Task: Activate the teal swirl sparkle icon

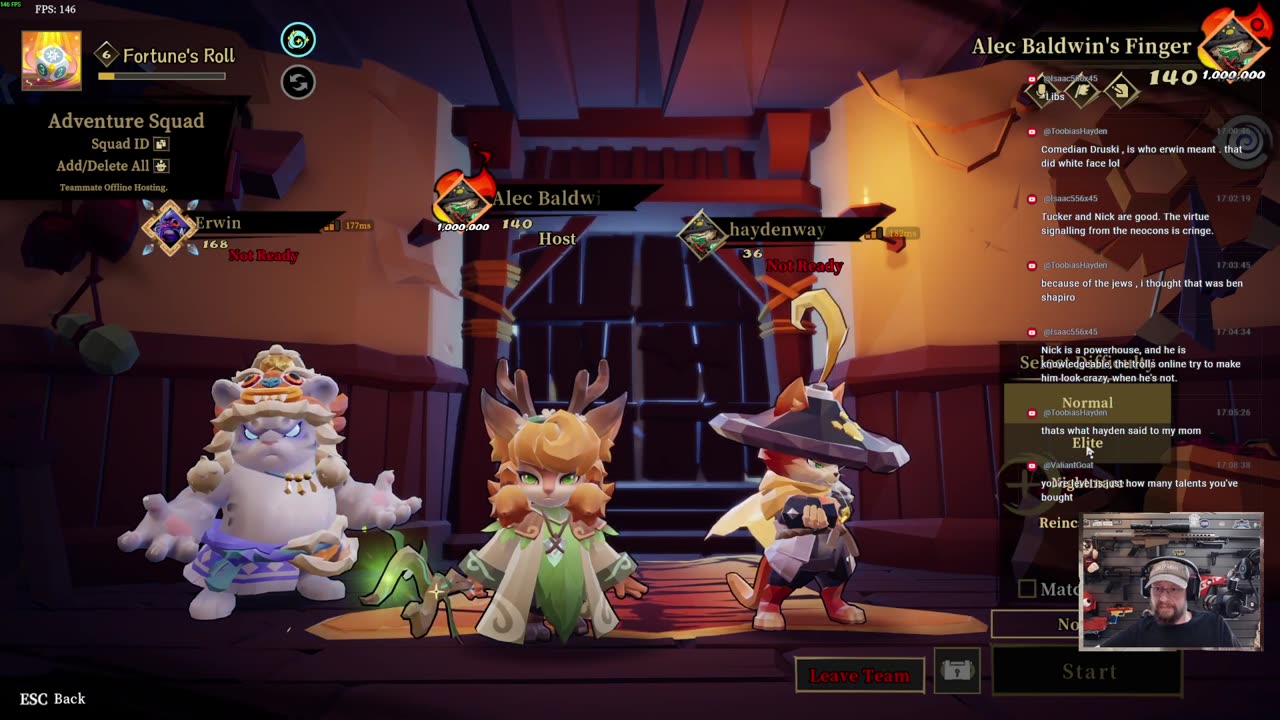Action: [298, 40]
